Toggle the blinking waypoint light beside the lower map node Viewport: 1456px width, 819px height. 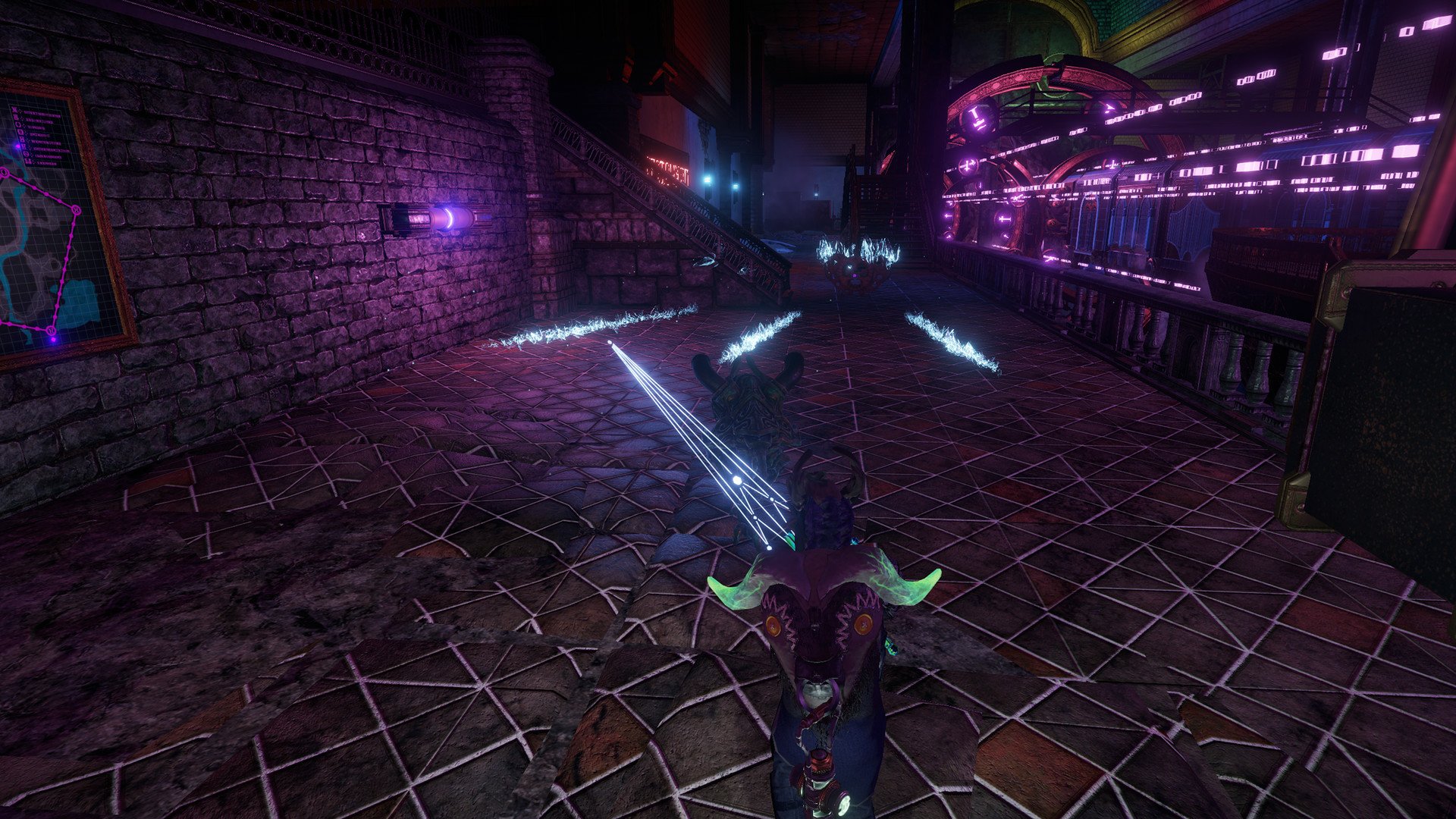pyautogui.click(x=52, y=340)
